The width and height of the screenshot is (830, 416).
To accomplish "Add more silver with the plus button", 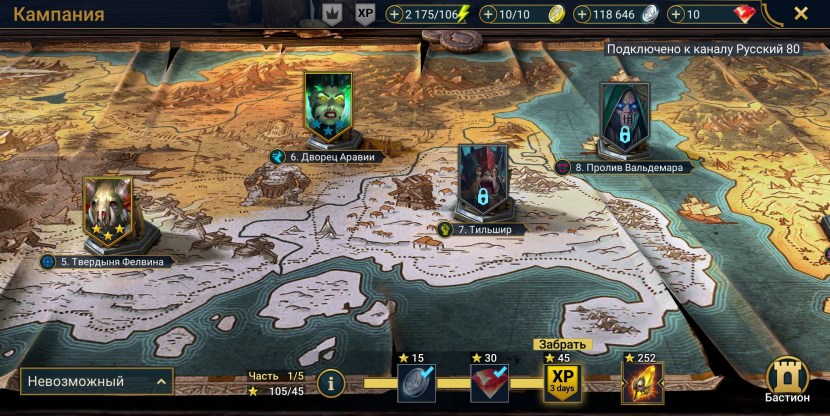I will point(582,14).
